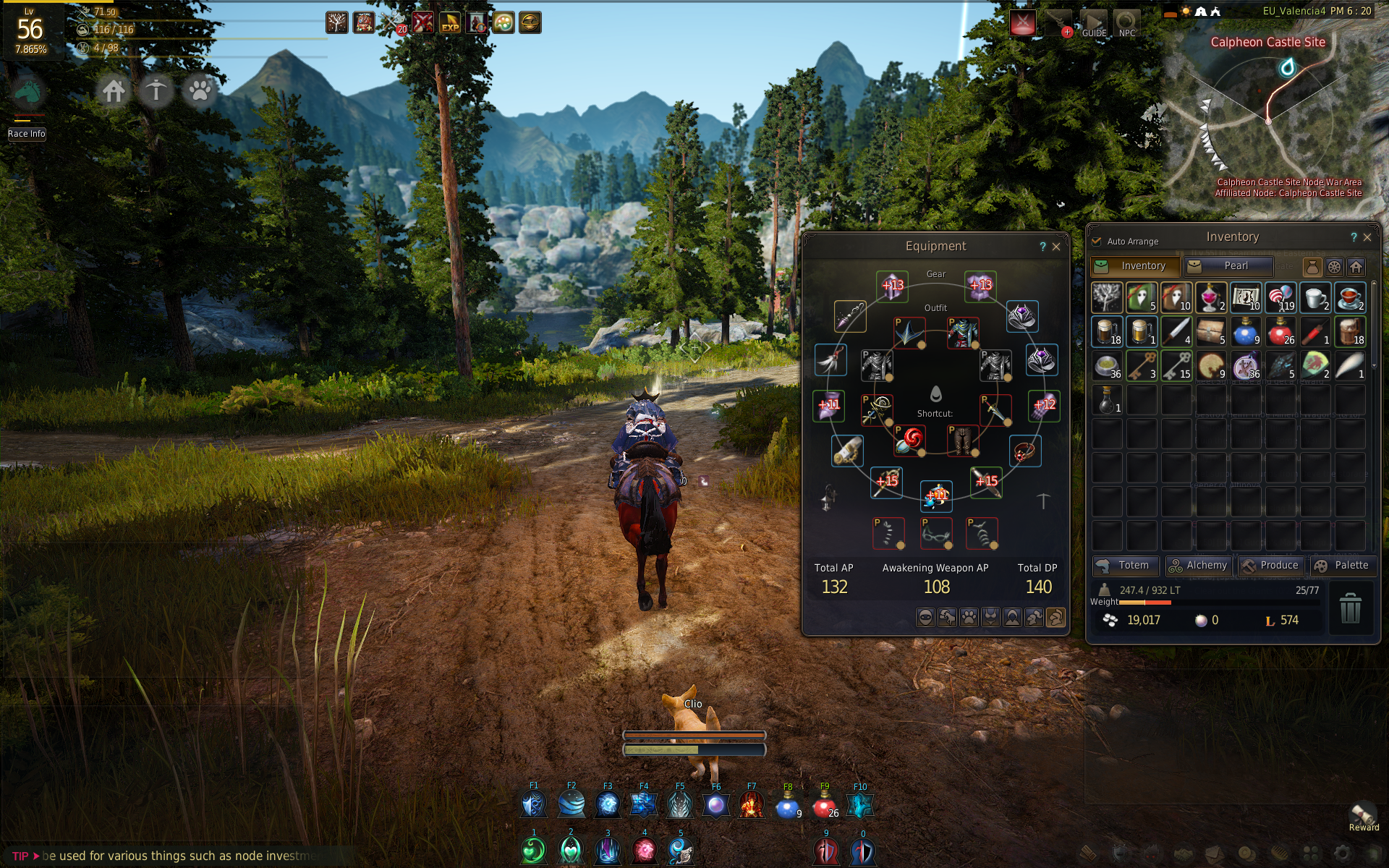Click the Produce button
The image size is (1389, 868).
click(x=1270, y=566)
